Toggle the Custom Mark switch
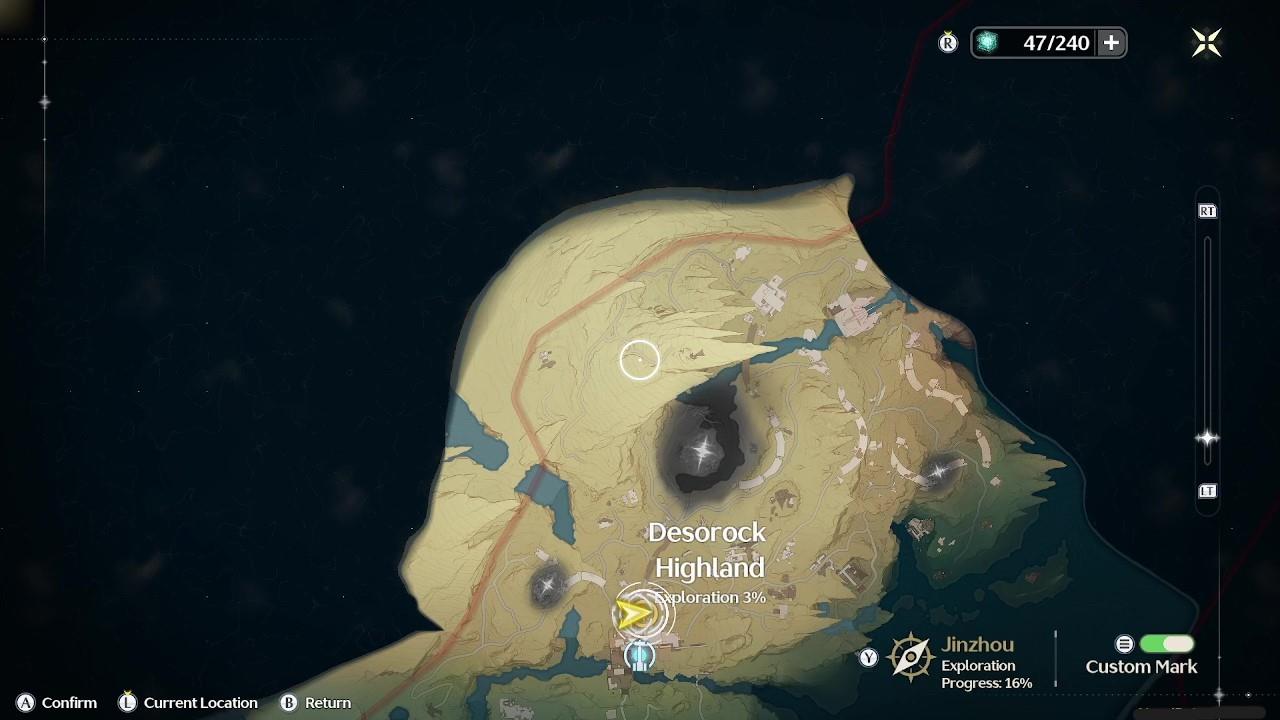The image size is (1280, 720). pos(1166,644)
